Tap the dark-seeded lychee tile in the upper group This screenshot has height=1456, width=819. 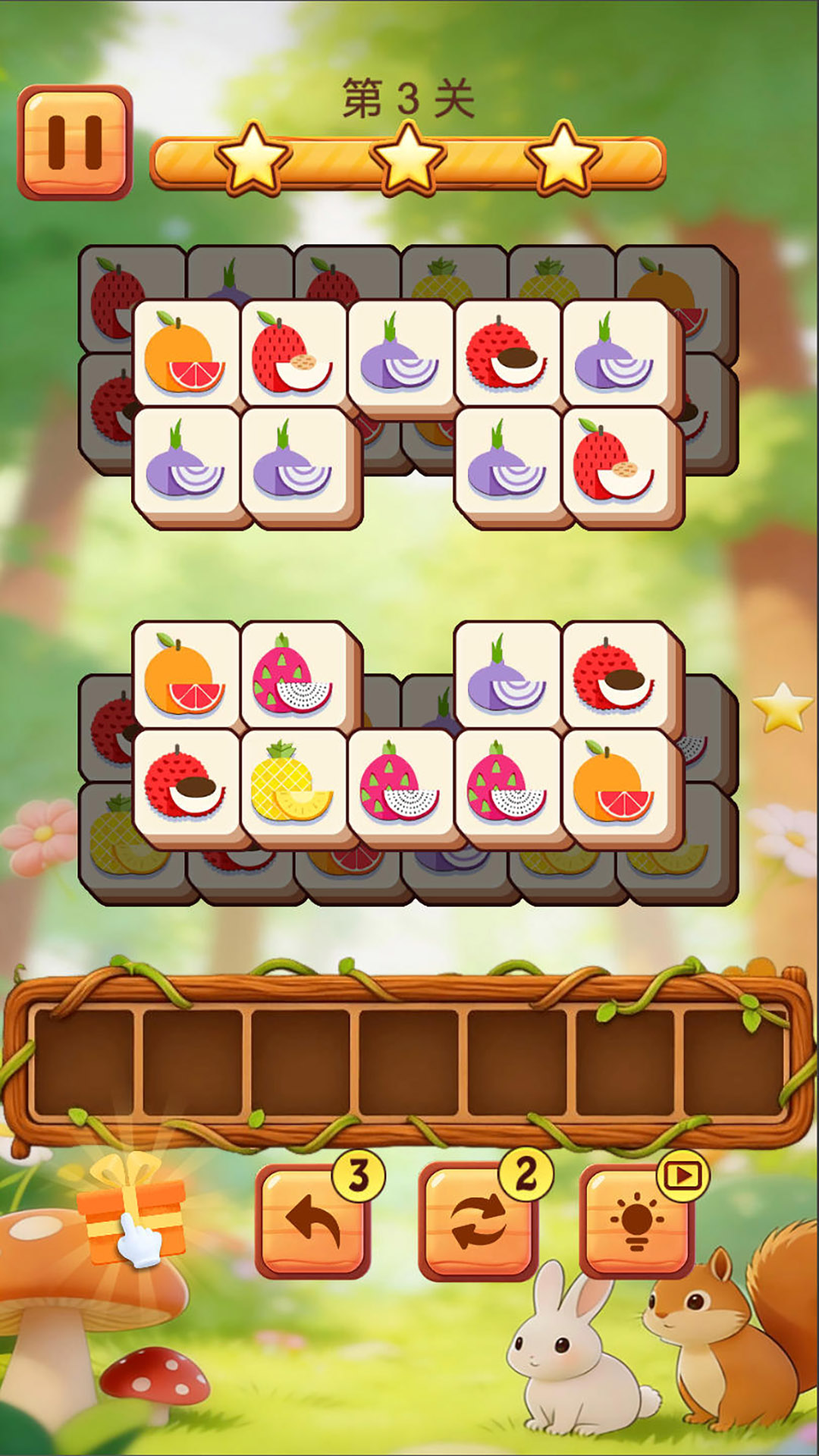(x=507, y=353)
